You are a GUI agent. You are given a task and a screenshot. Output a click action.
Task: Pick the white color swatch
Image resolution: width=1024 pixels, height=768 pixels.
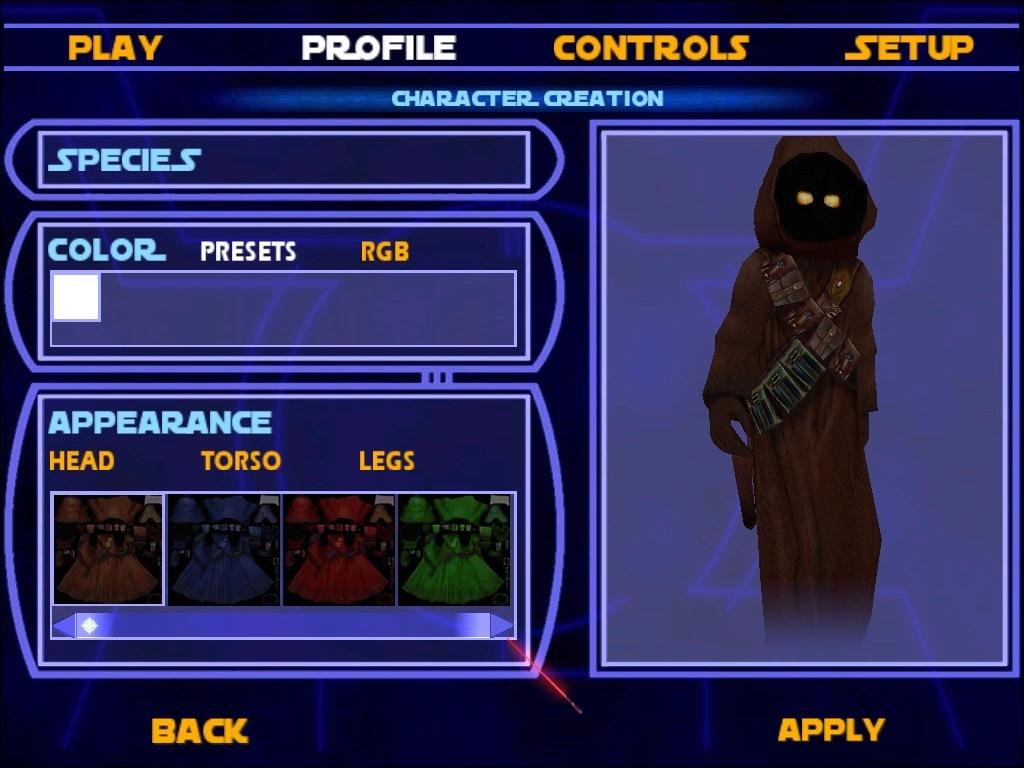tap(76, 297)
